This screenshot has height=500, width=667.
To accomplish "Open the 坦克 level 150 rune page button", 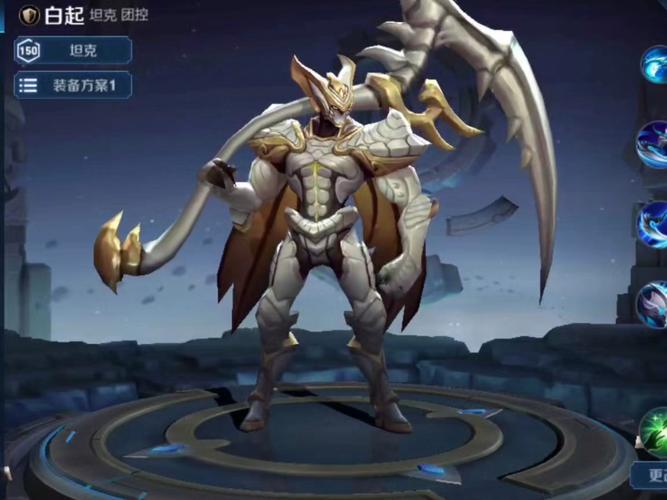I will point(73,50).
